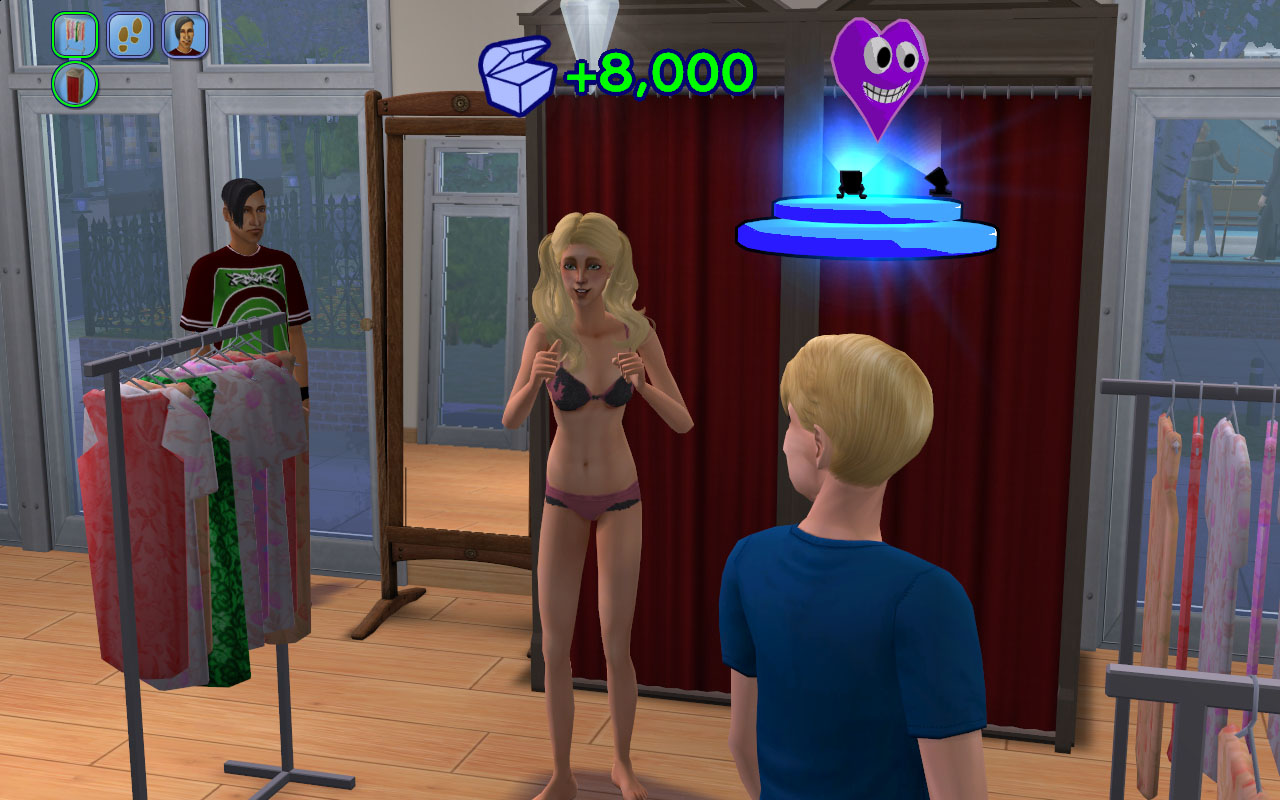The height and width of the screenshot is (800, 1280).
Task: Cancel the clothing rack queued action
Action: pos(75,35)
